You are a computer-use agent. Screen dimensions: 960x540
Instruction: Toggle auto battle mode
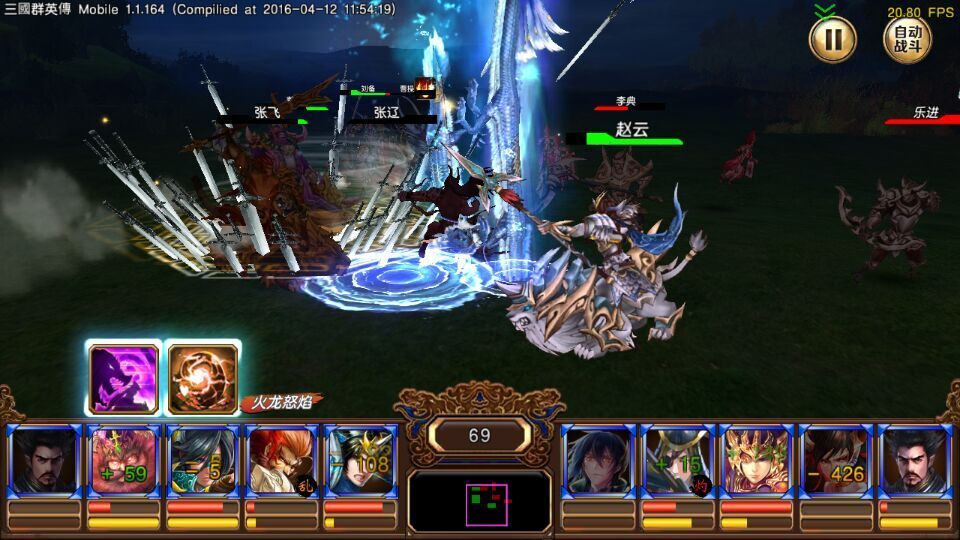click(x=906, y=40)
